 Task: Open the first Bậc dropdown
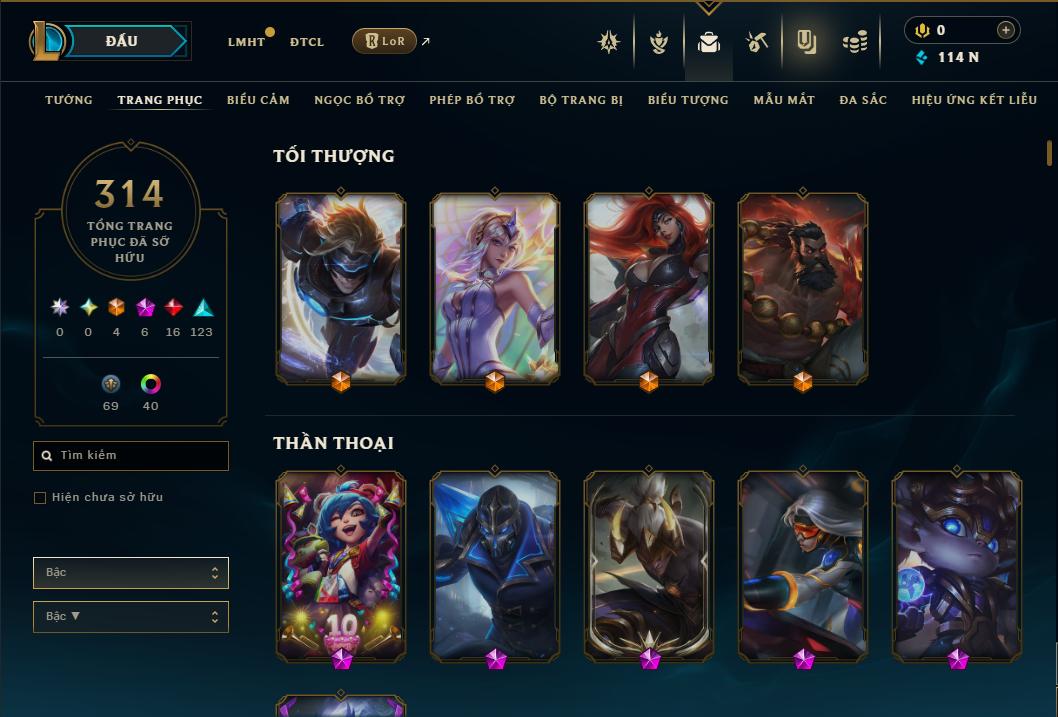point(131,573)
